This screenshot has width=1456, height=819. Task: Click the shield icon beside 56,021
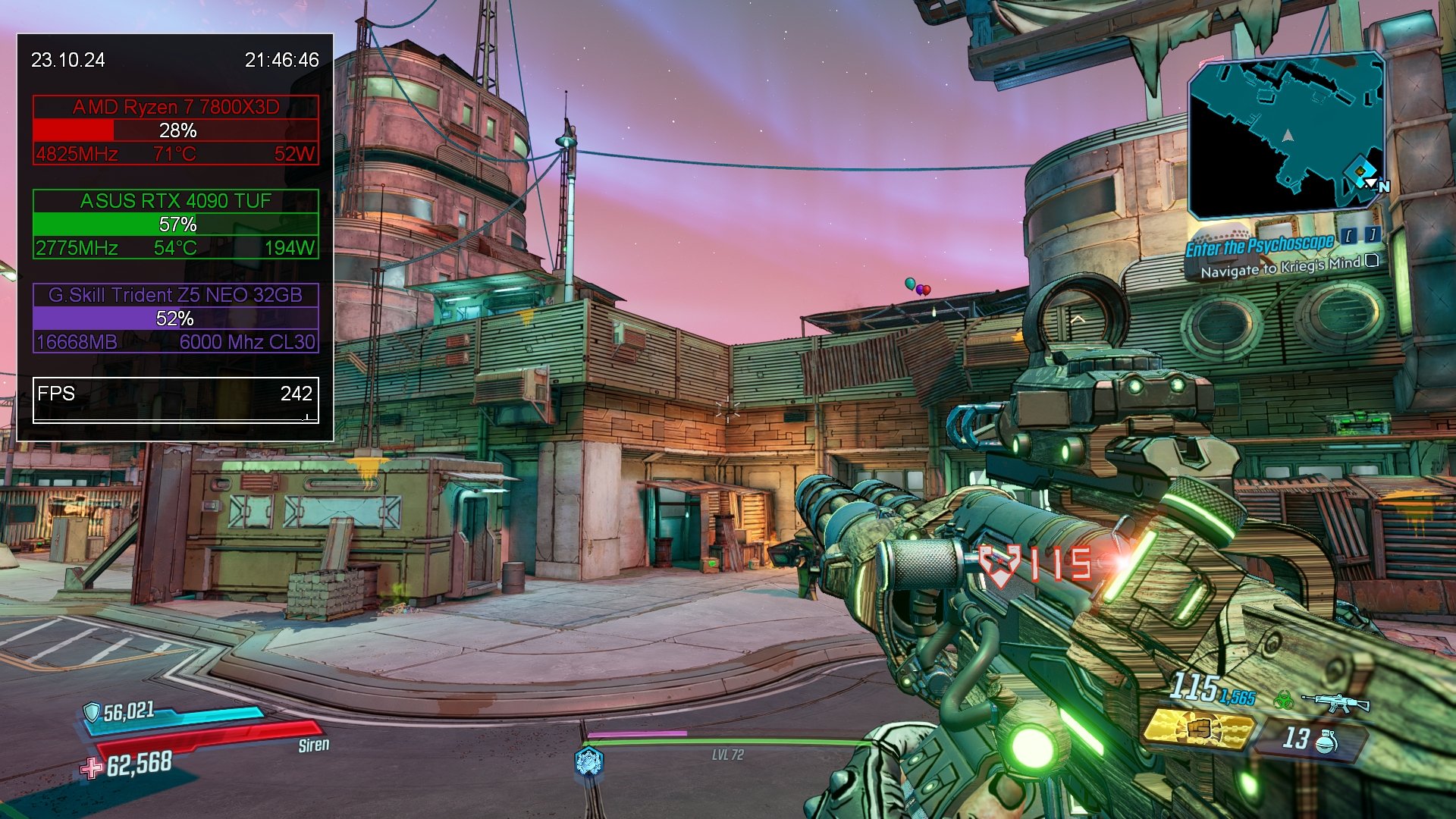92,712
